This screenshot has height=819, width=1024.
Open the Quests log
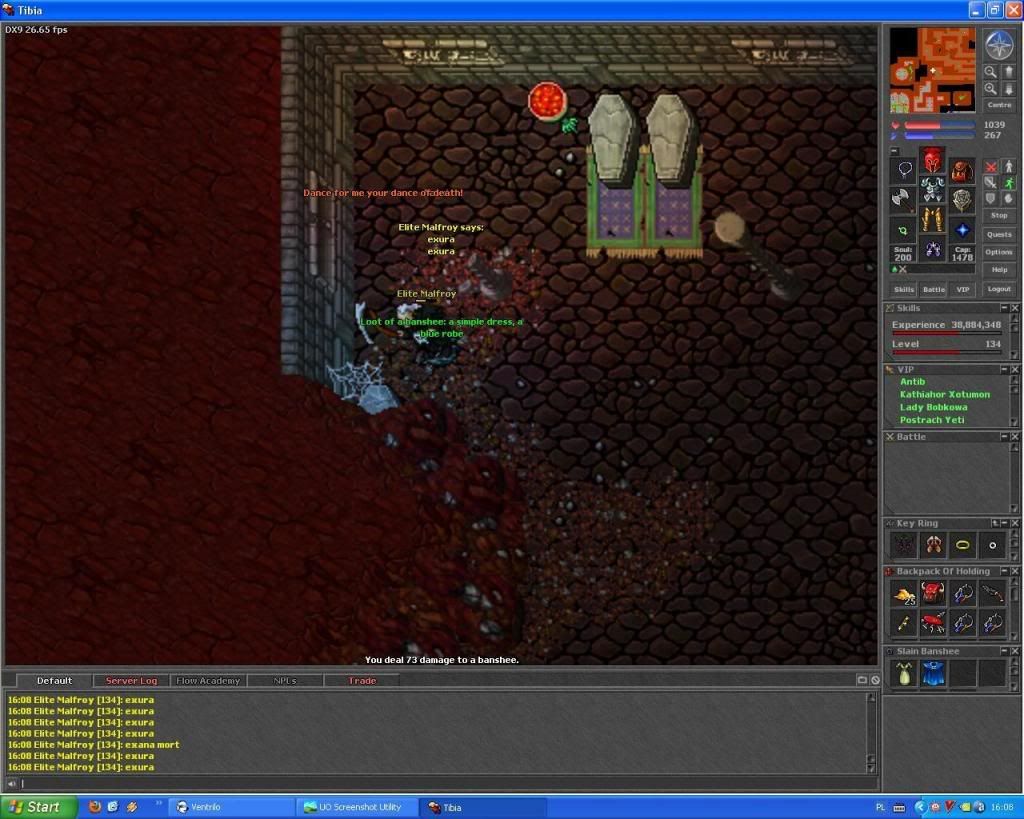(x=998, y=234)
